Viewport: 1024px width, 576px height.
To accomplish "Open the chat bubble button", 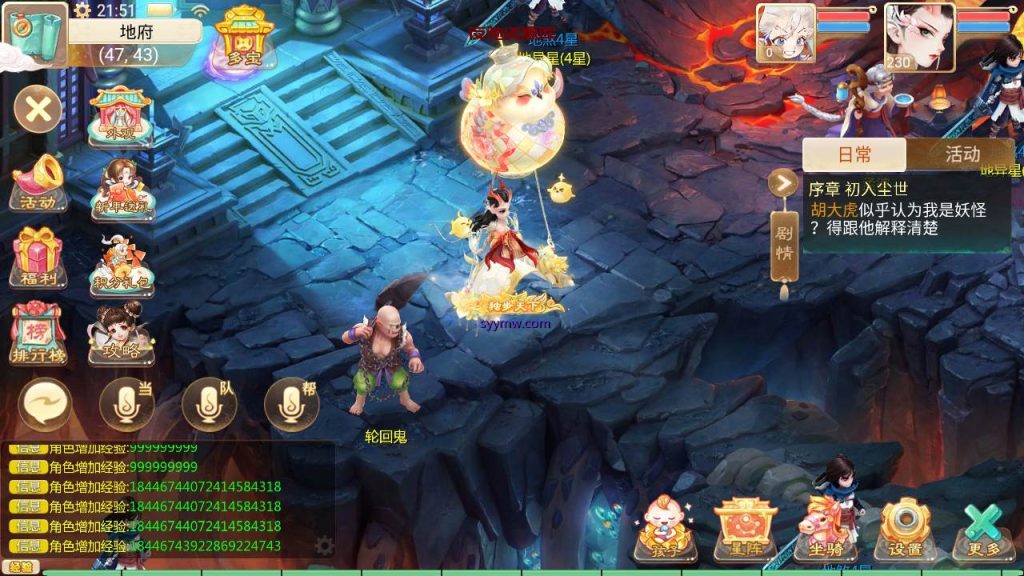I will point(45,404).
